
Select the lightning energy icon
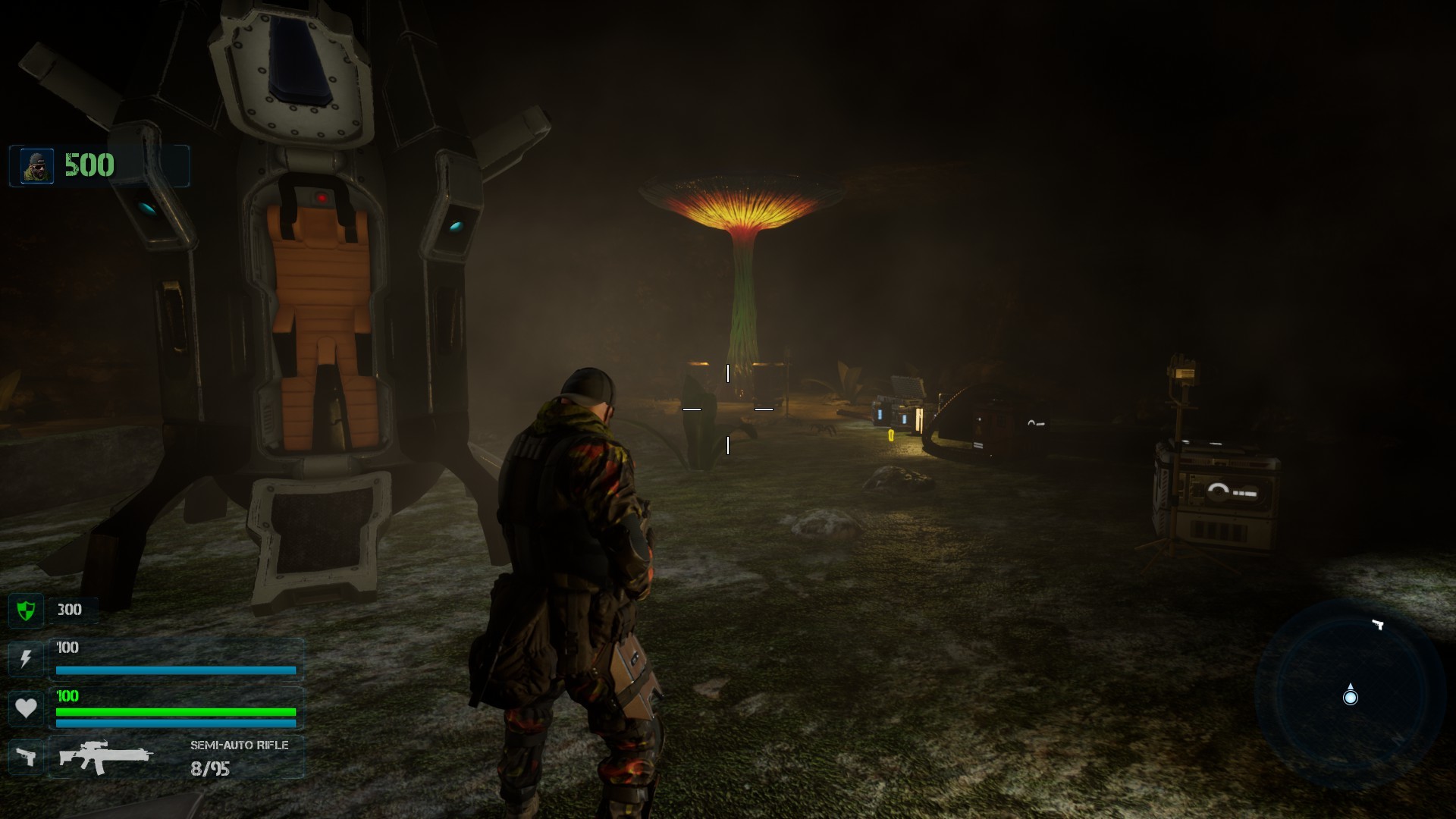point(26,658)
